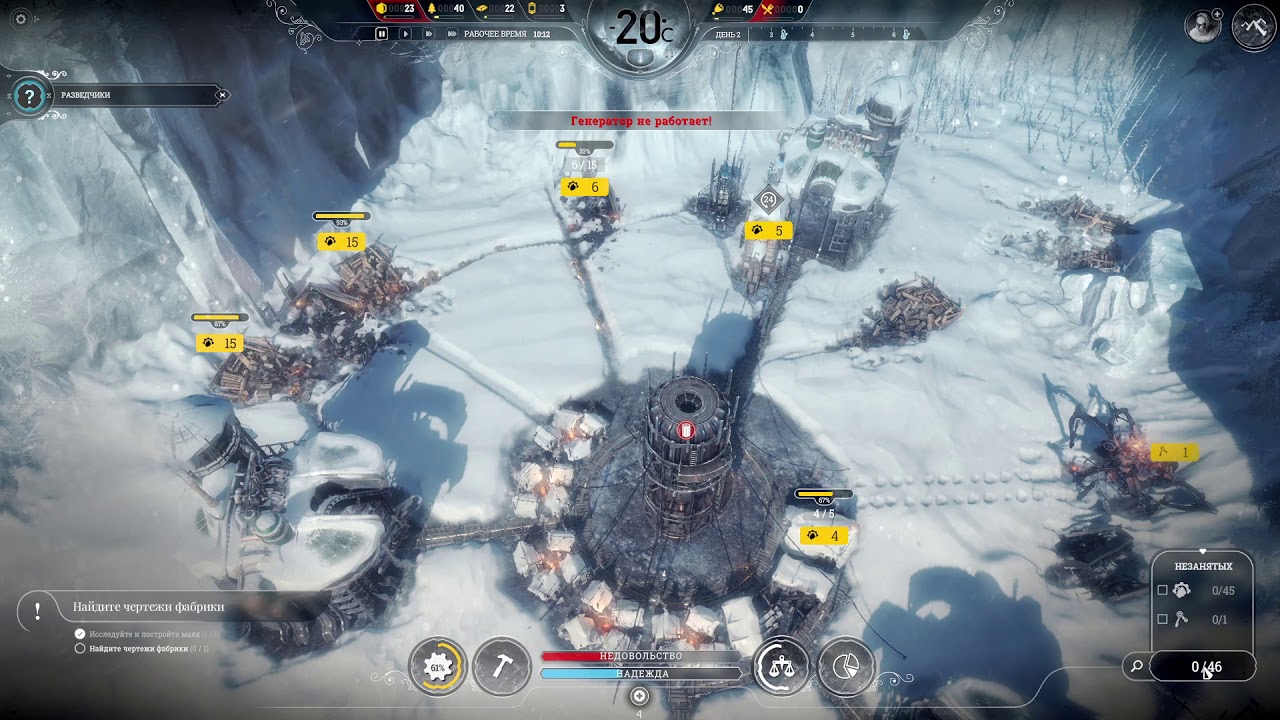The width and height of the screenshot is (1280, 720).
Task: Click the Надежда hope bar
Action: pyautogui.click(x=641, y=674)
